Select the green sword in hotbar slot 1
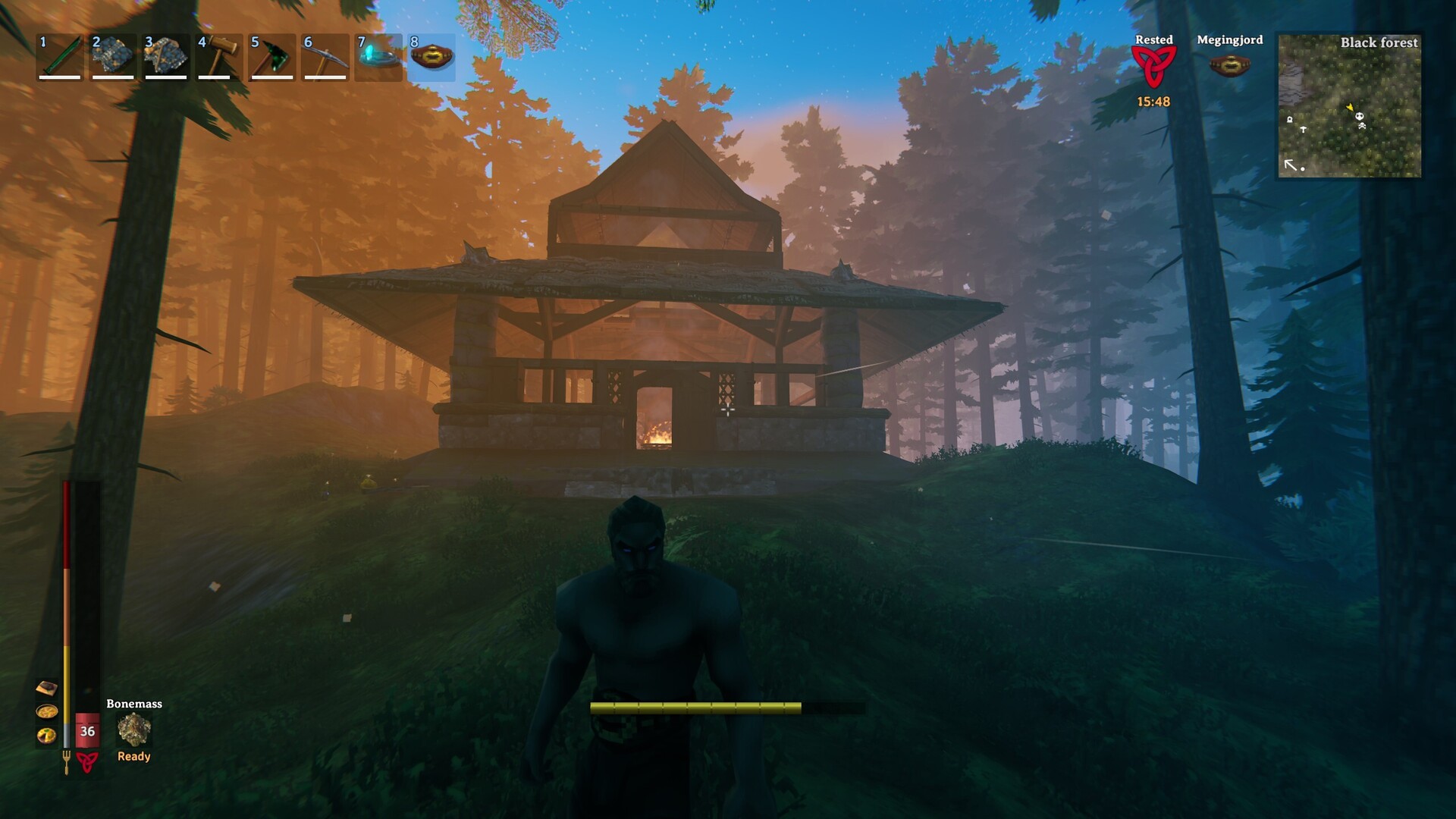The width and height of the screenshot is (1456, 819). point(60,56)
